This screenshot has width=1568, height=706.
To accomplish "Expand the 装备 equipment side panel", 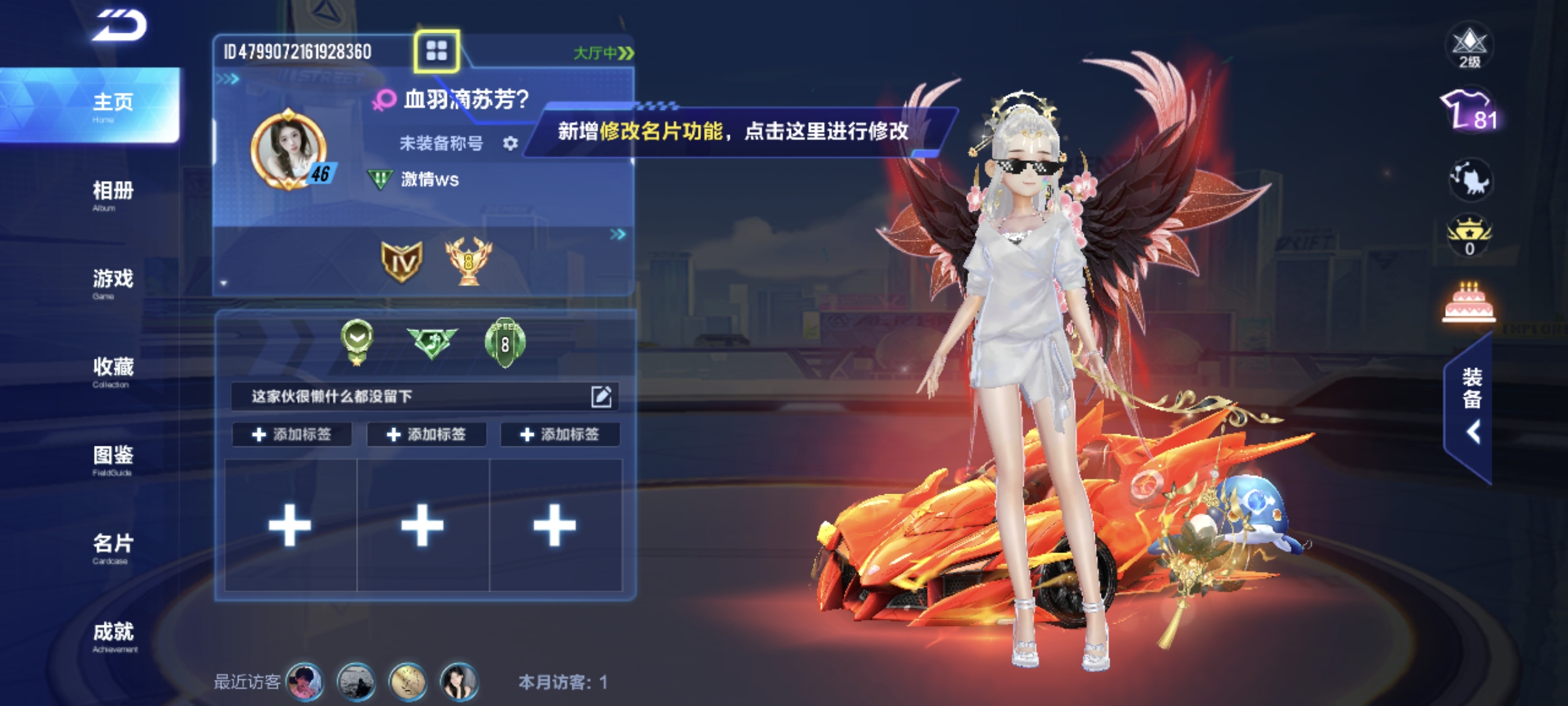I will (x=1470, y=407).
